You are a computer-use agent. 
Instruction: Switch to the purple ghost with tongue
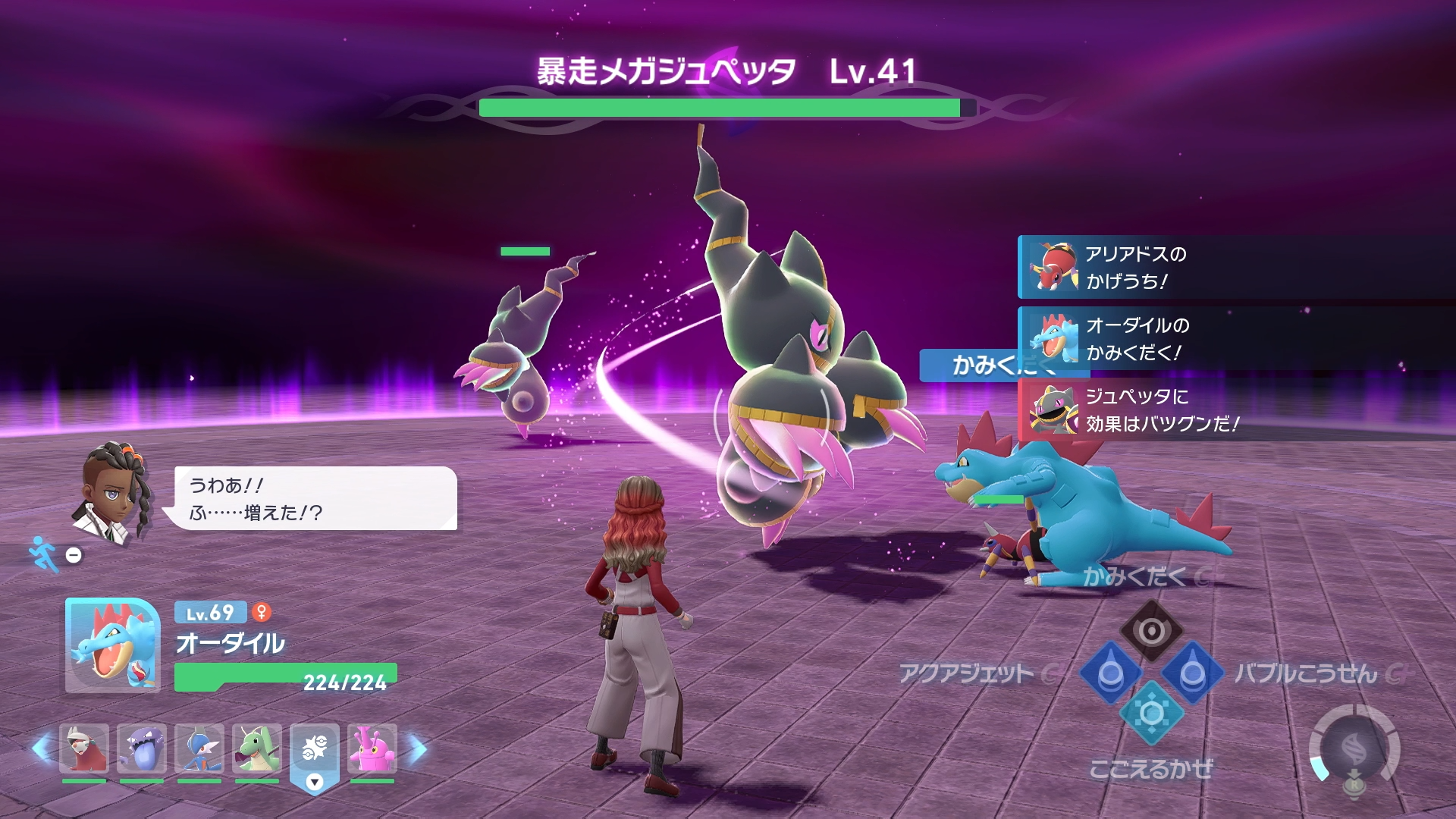coord(142,748)
